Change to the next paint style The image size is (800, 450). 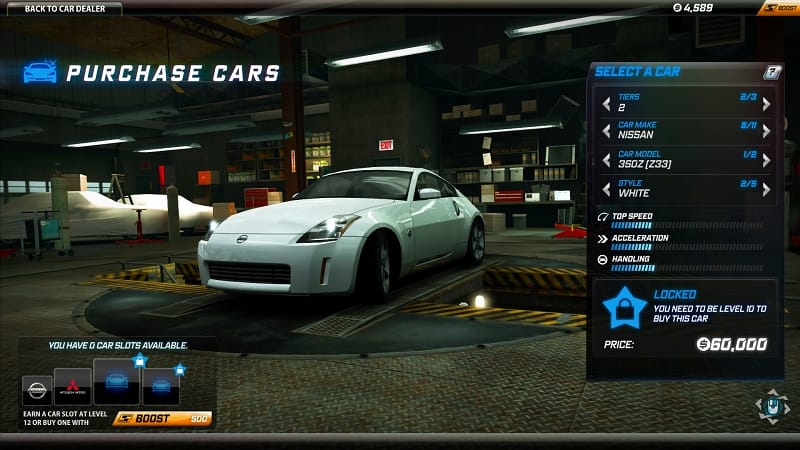tap(766, 188)
